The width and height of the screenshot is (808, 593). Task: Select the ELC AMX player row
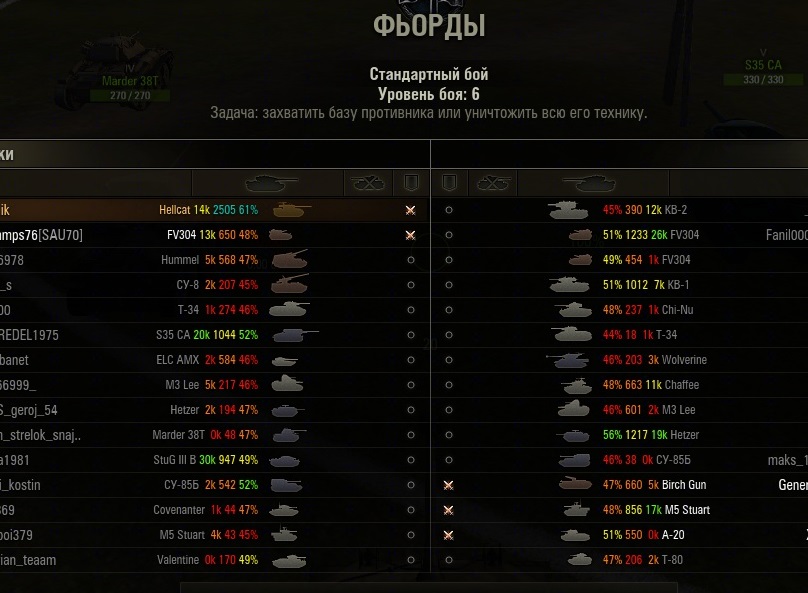coord(200,360)
